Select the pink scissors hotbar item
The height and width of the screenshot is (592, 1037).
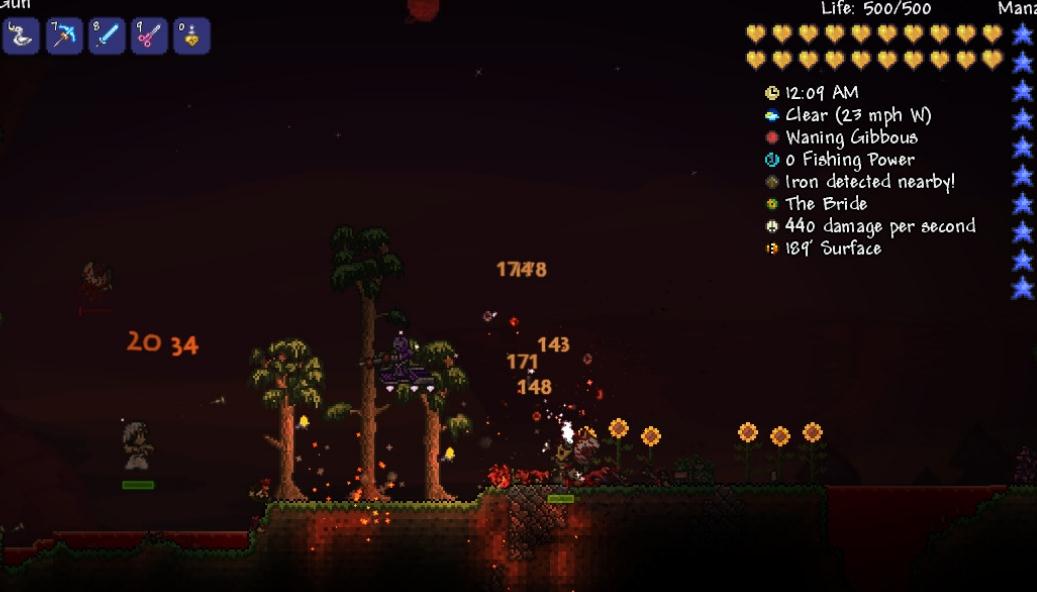[x=149, y=36]
